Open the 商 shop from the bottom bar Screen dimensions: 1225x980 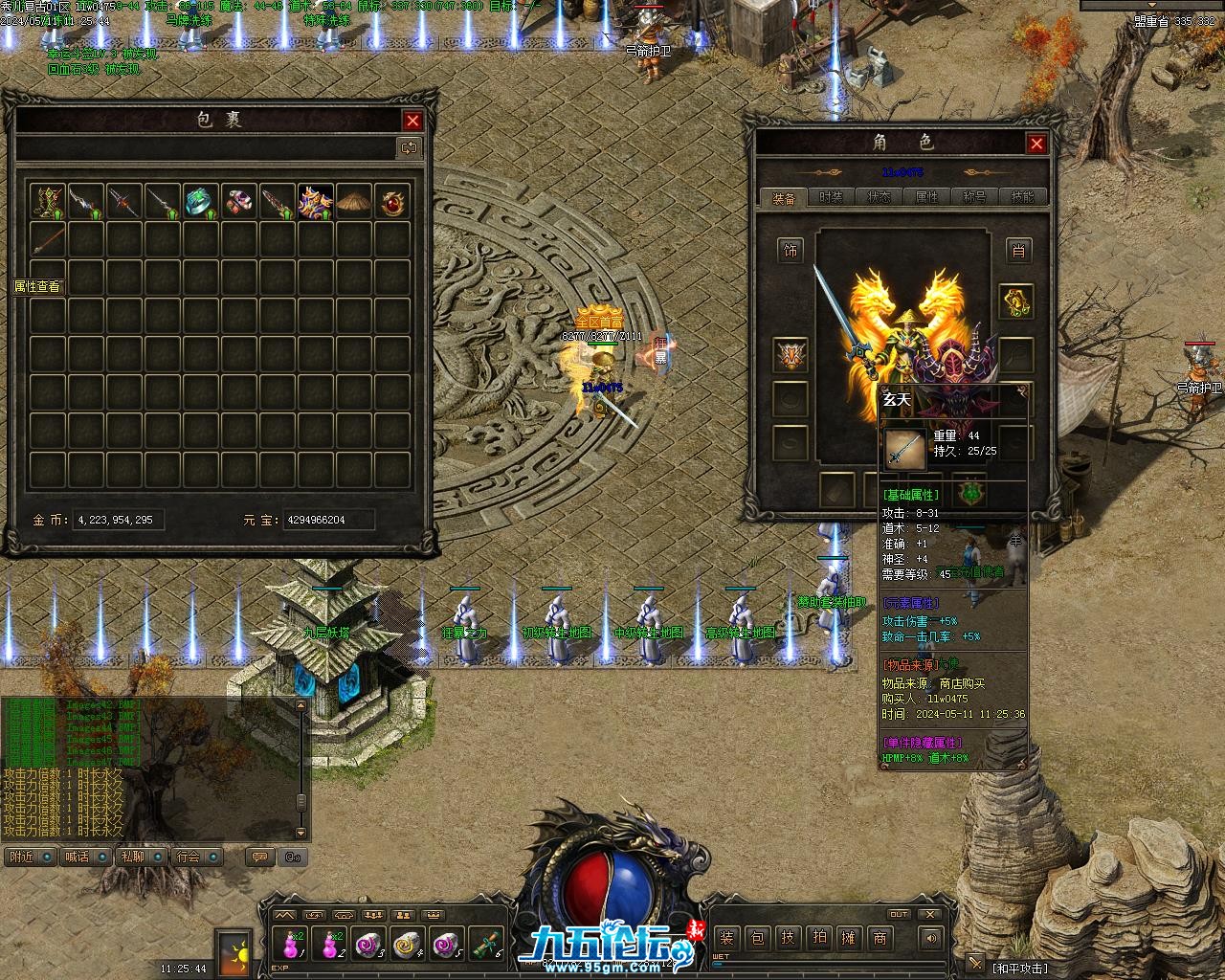coord(880,938)
